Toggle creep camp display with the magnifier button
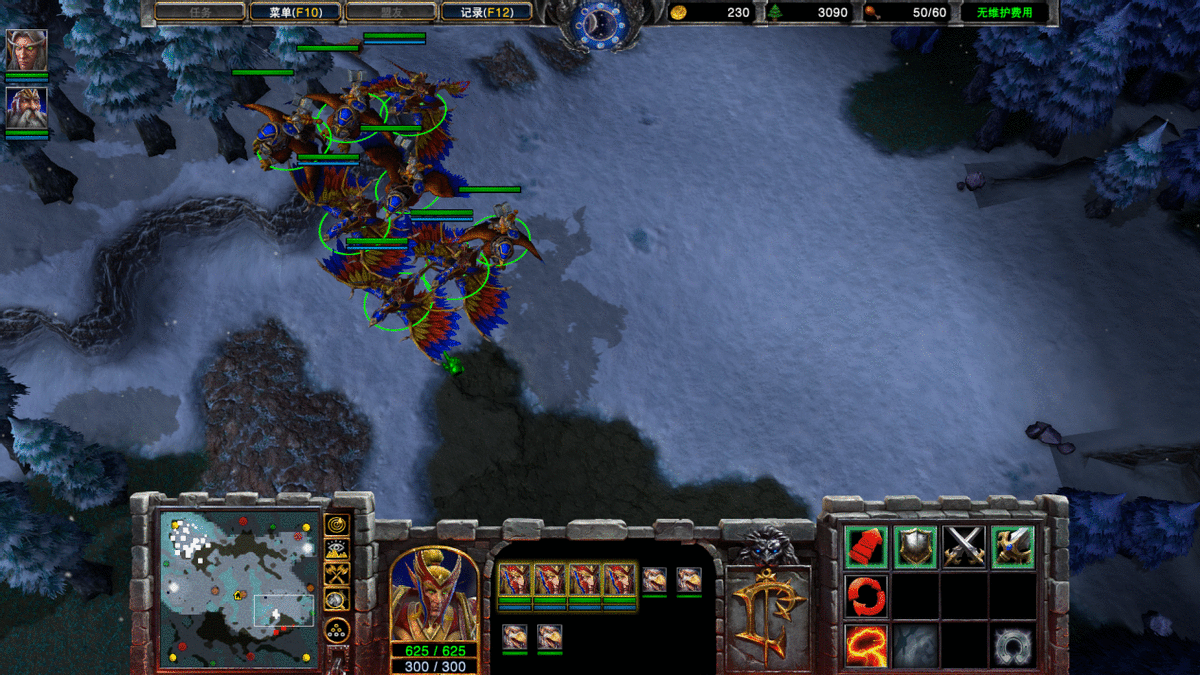1200x675 pixels. (336, 601)
